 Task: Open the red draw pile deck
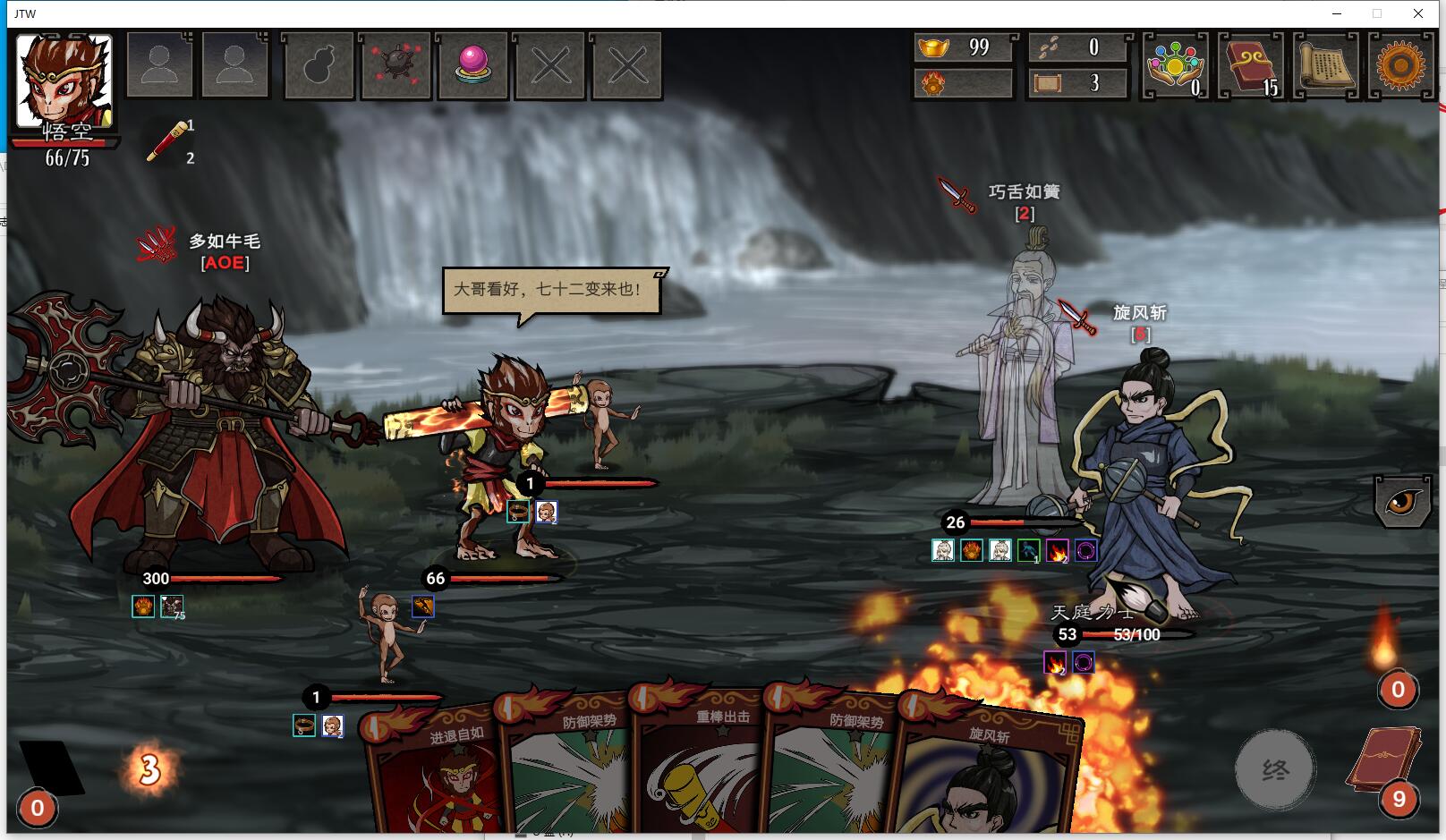(x=1385, y=760)
